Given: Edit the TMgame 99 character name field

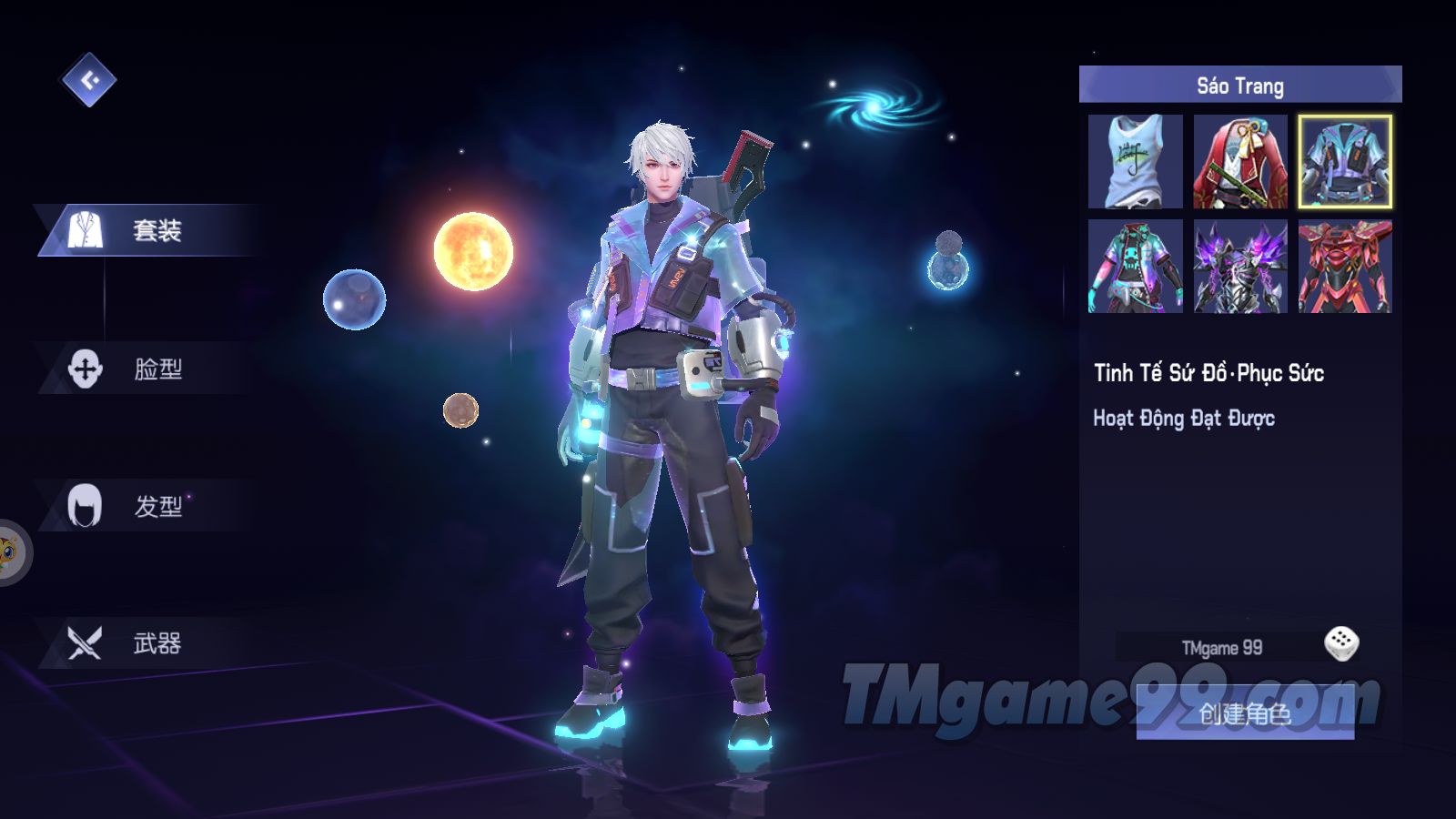Looking at the screenshot, I should (1221, 648).
